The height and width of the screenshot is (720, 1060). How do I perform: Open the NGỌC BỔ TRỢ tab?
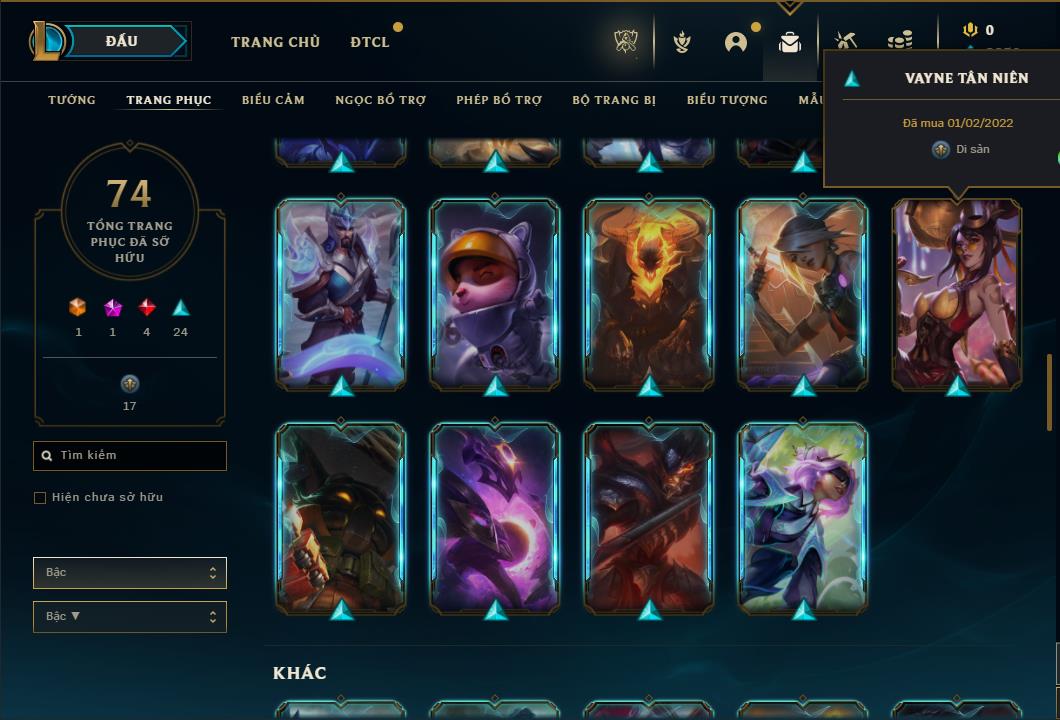pos(380,100)
